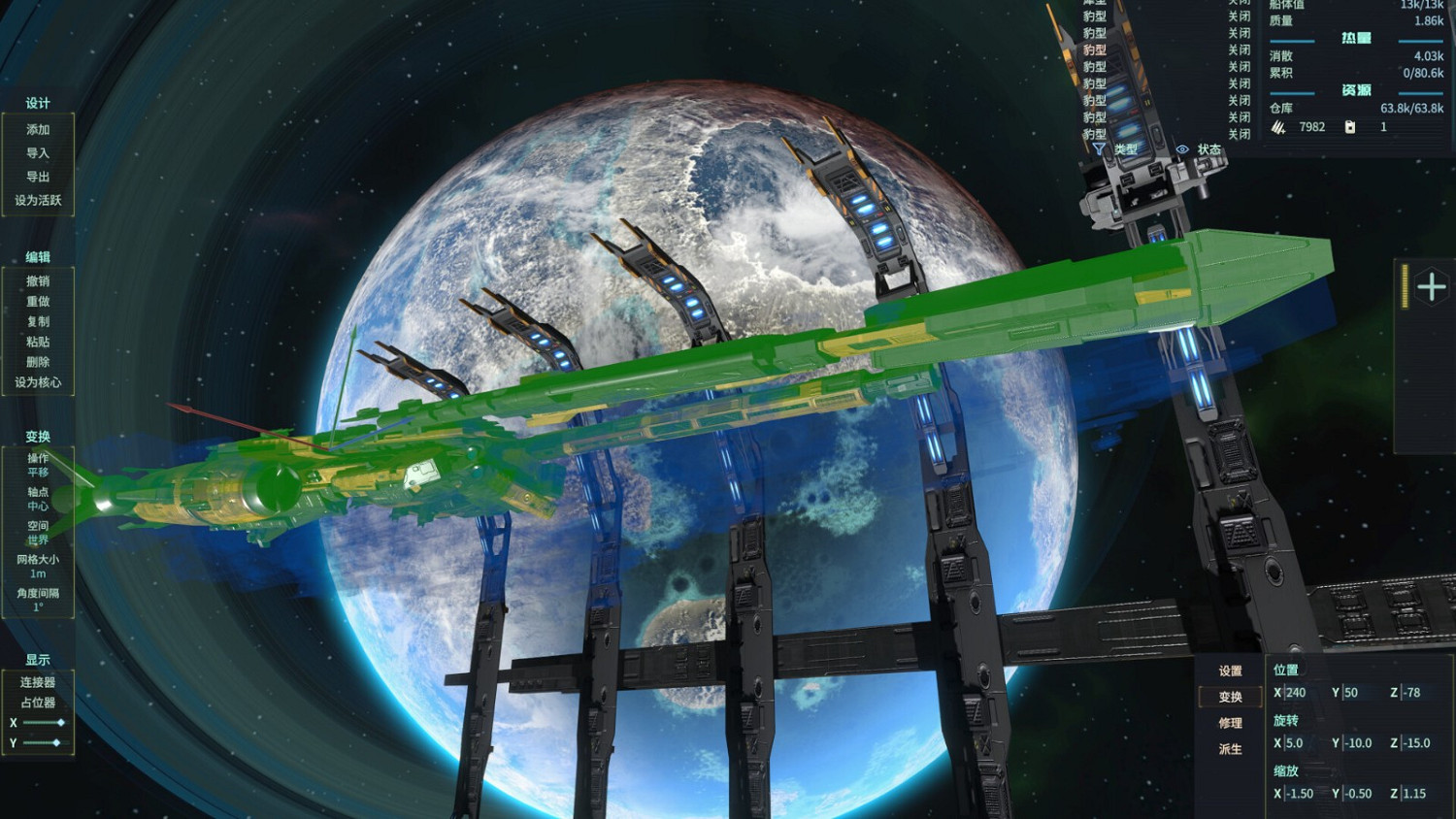Click the large plus button on right edge
This screenshot has width=1456, height=819.
(1430, 284)
